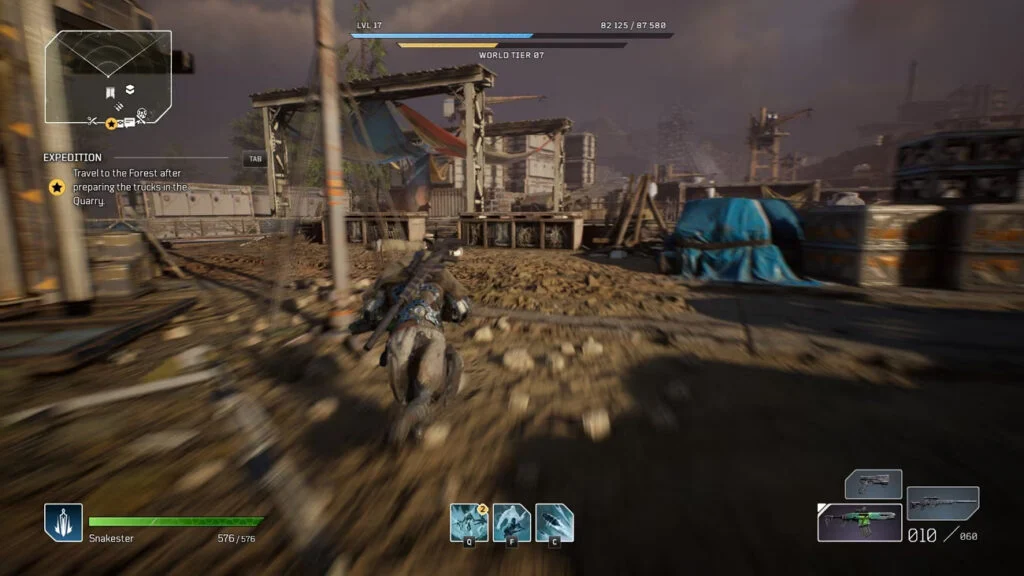
Task: Use the F skill showing a pale figure
Action: [x=511, y=522]
